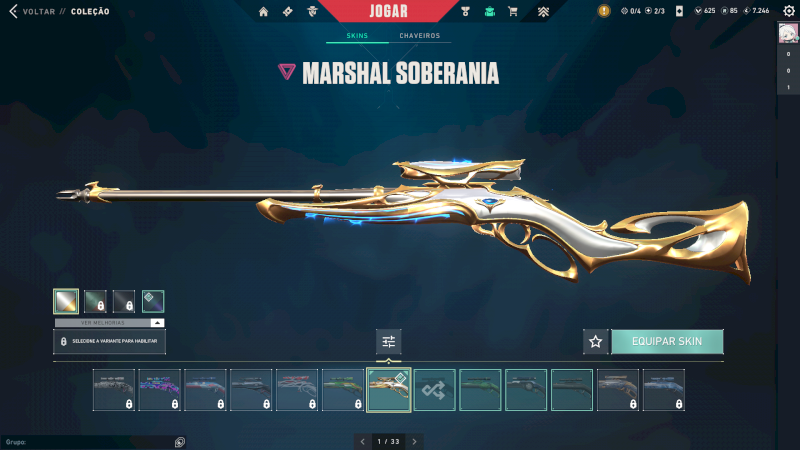Open the settings gear
This screenshot has height=450, width=800.
pos(788,11)
